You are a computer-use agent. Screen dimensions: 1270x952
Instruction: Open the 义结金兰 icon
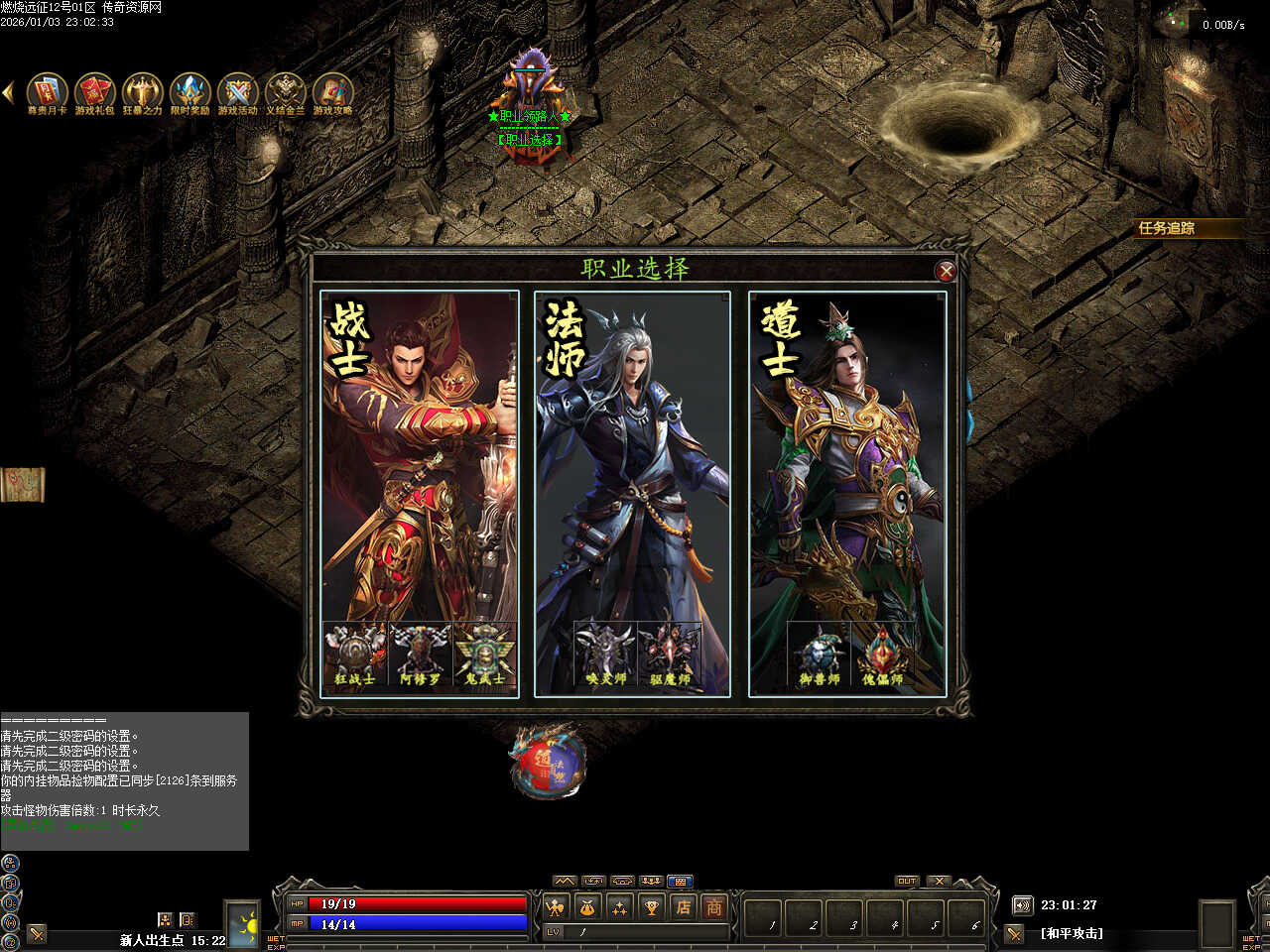(x=285, y=92)
